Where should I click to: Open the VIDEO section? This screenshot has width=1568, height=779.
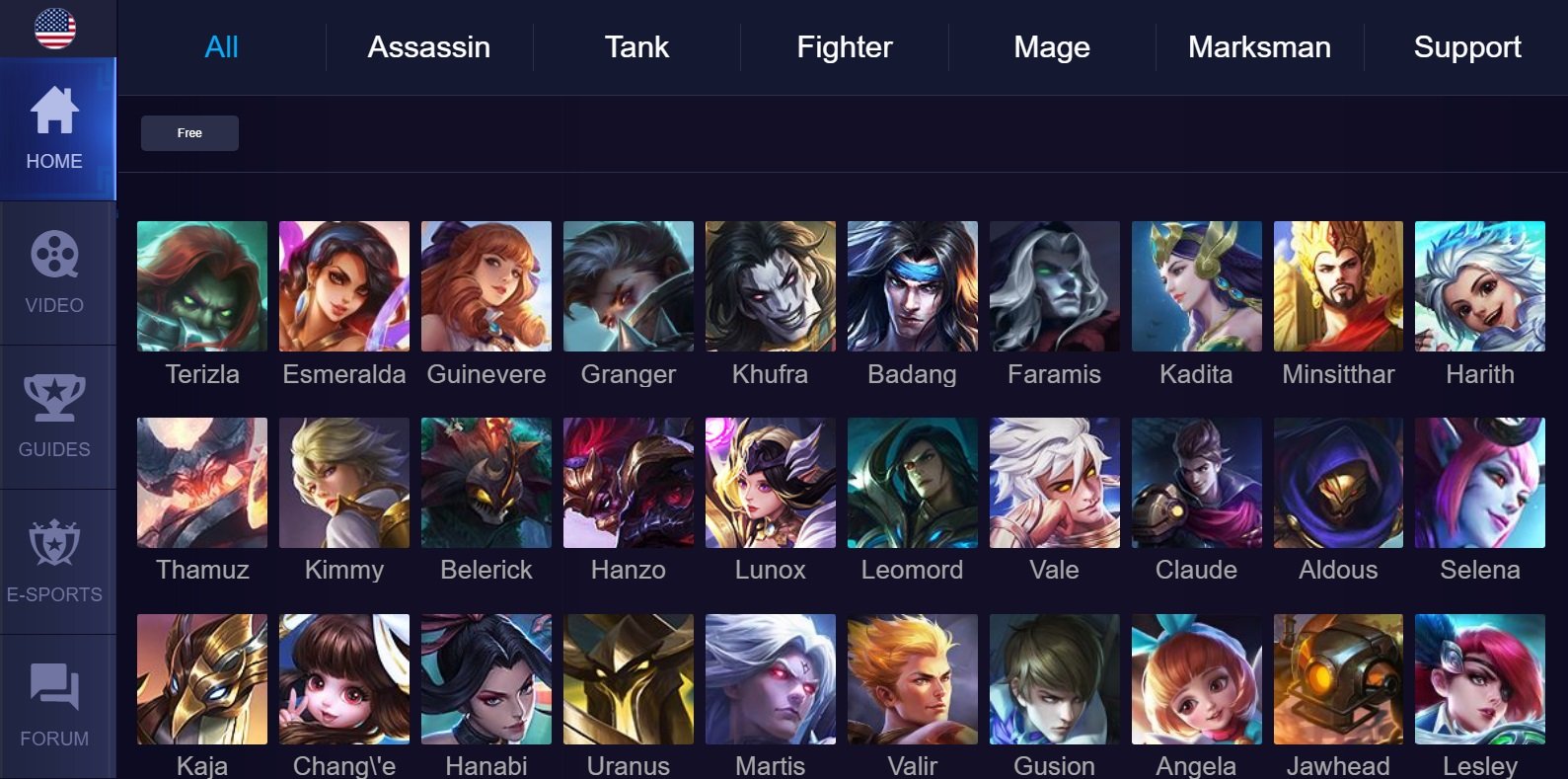[x=55, y=273]
